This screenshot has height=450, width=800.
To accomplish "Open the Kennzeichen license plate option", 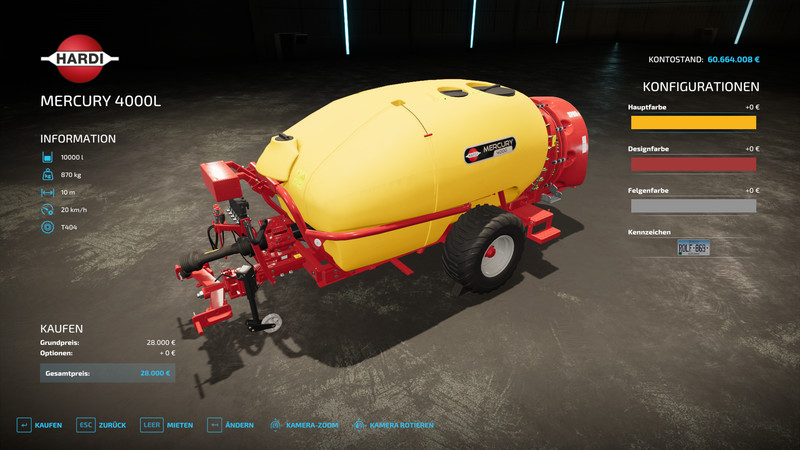I will pos(693,248).
